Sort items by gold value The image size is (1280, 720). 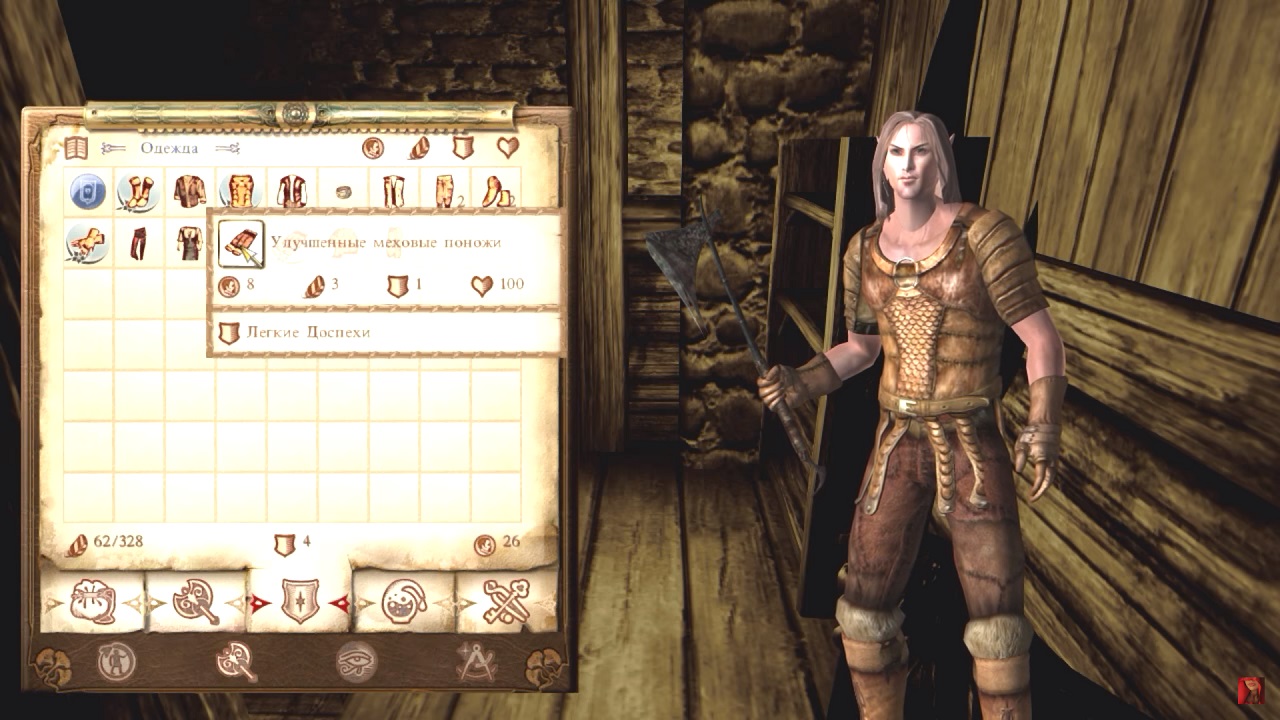(373, 148)
